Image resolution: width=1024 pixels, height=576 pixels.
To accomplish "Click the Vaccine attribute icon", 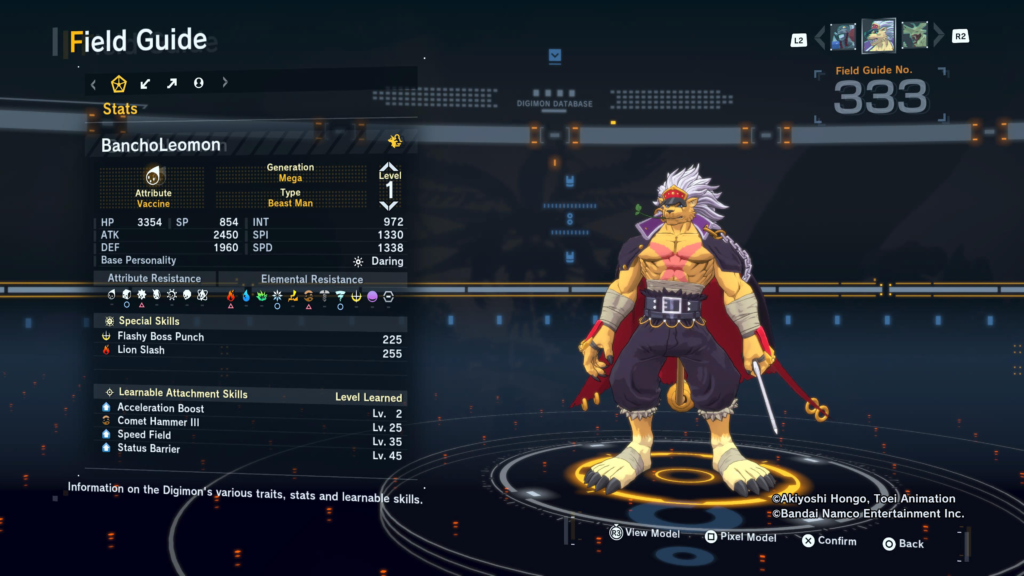I will 153,177.
